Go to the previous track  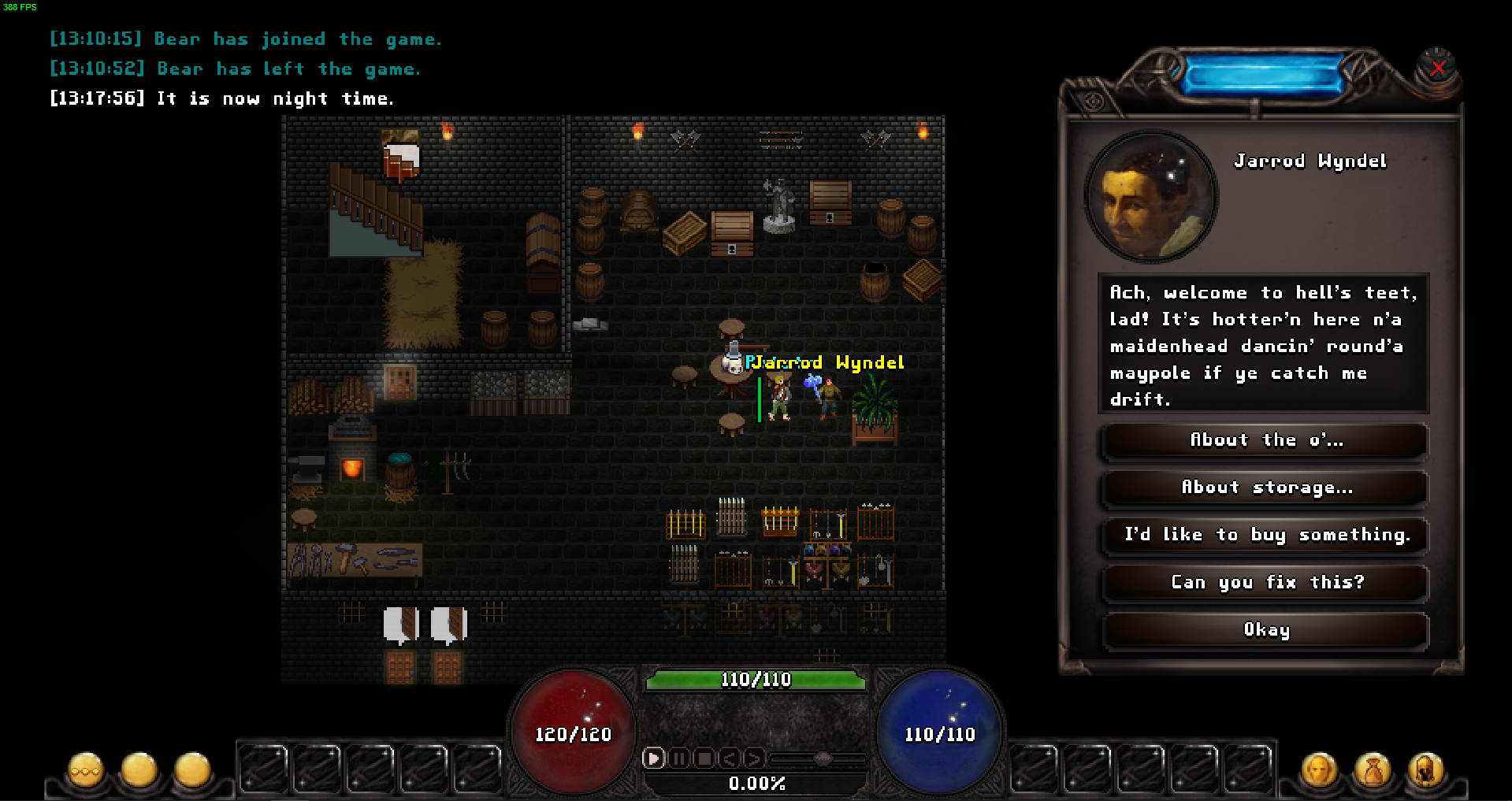pyautogui.click(x=730, y=758)
